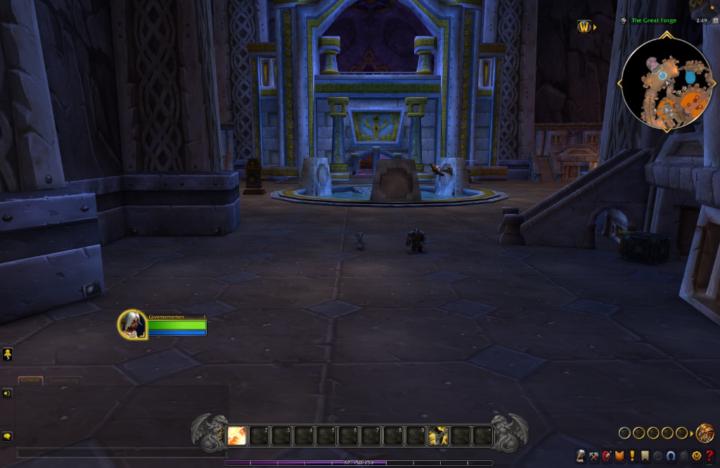This screenshot has width=720, height=468.
Task: Click the player portrait frame
Action: (x=132, y=324)
